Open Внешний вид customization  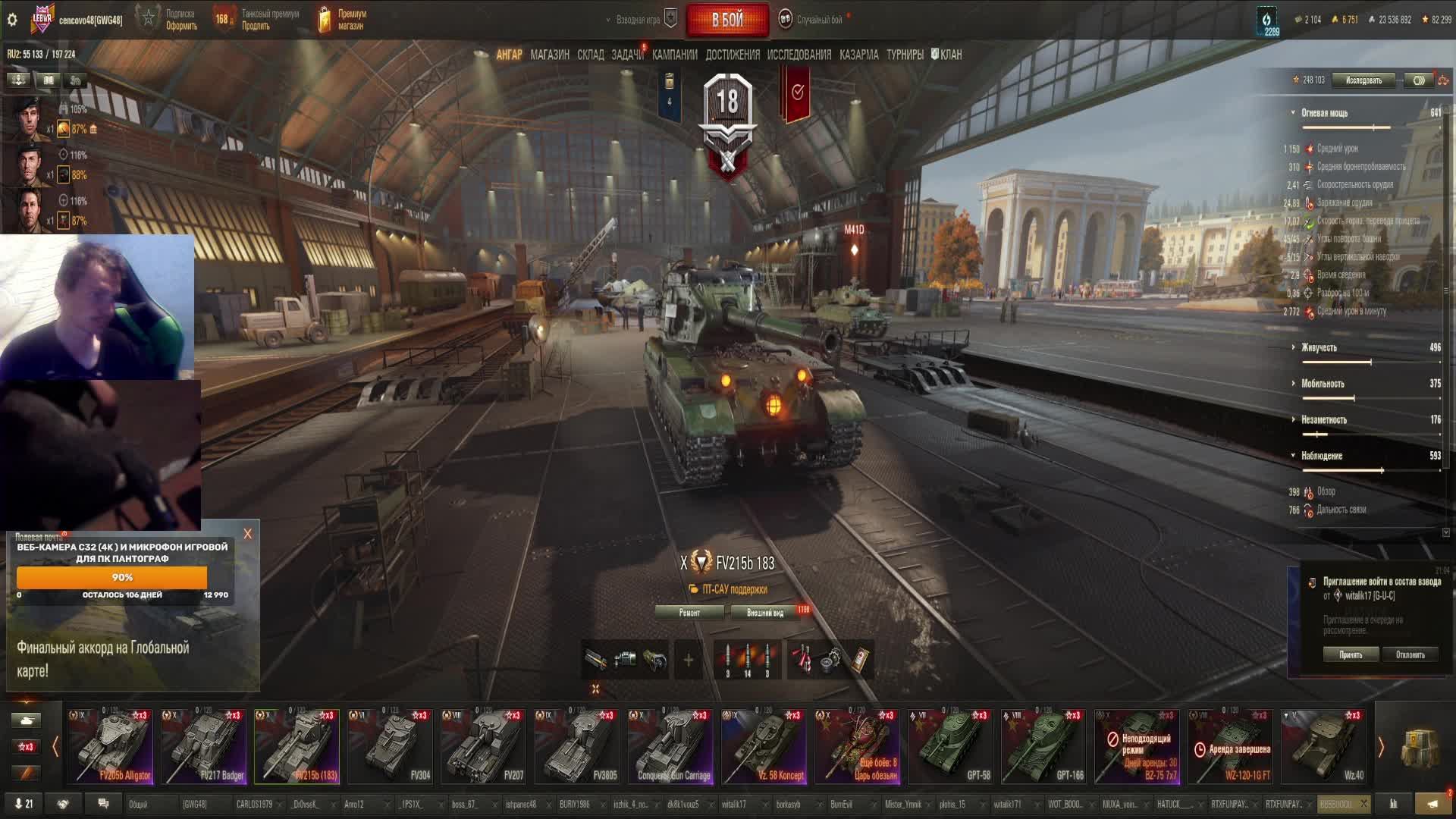764,613
